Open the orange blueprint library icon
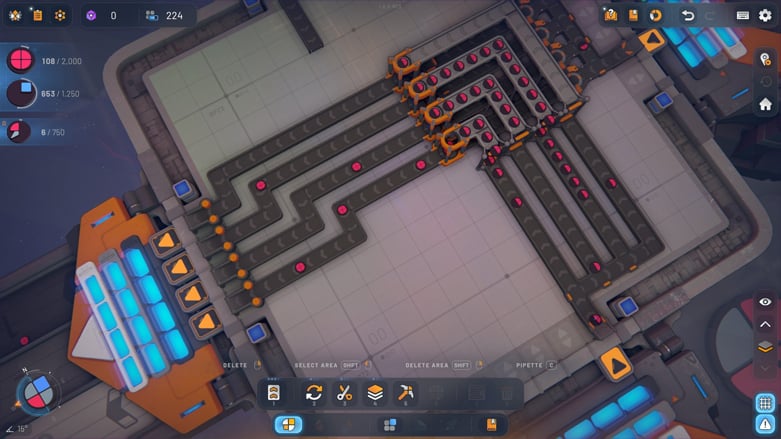The width and height of the screenshot is (781, 439). point(633,15)
